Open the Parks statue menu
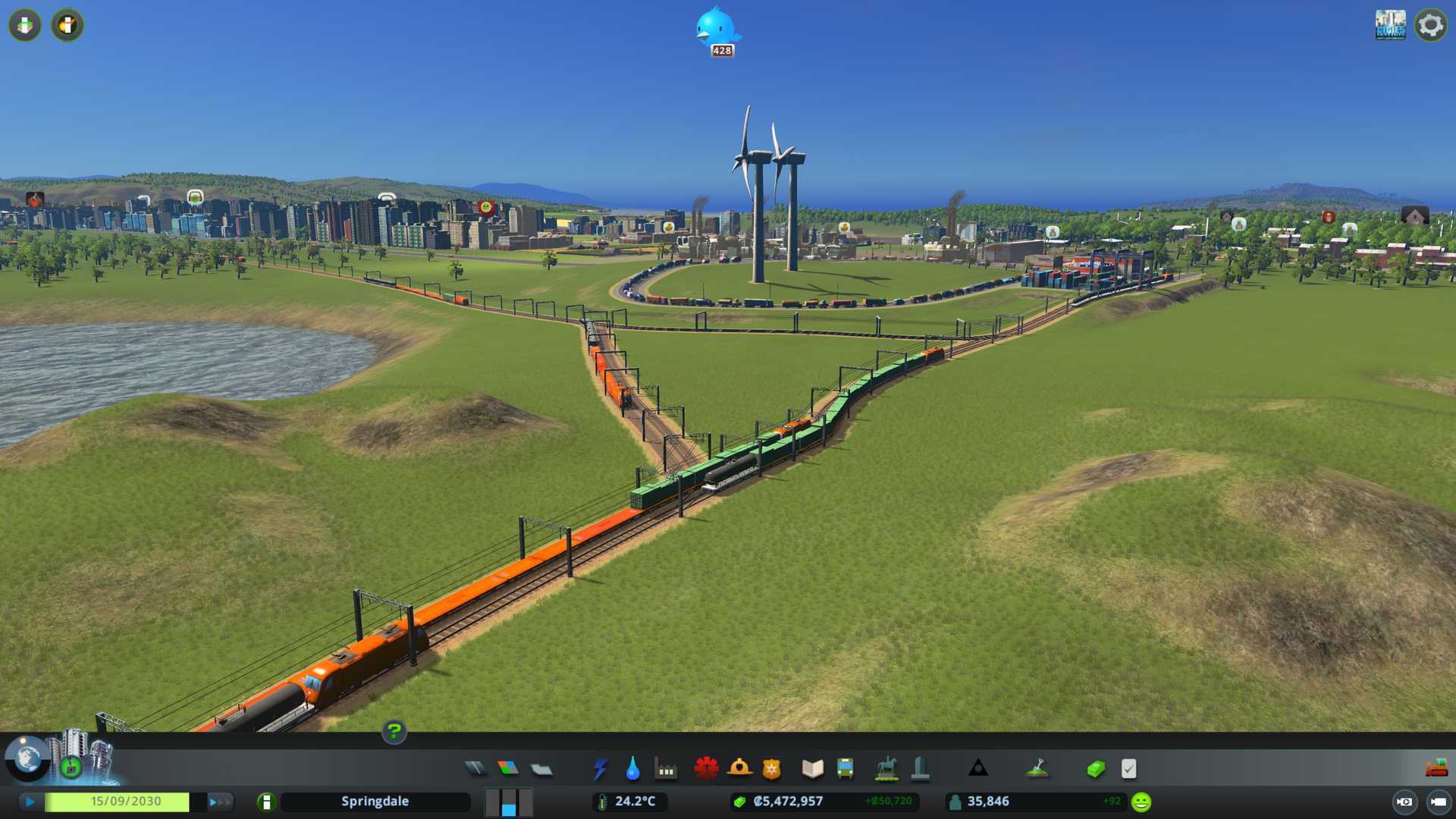The image size is (1456, 819). click(x=886, y=769)
